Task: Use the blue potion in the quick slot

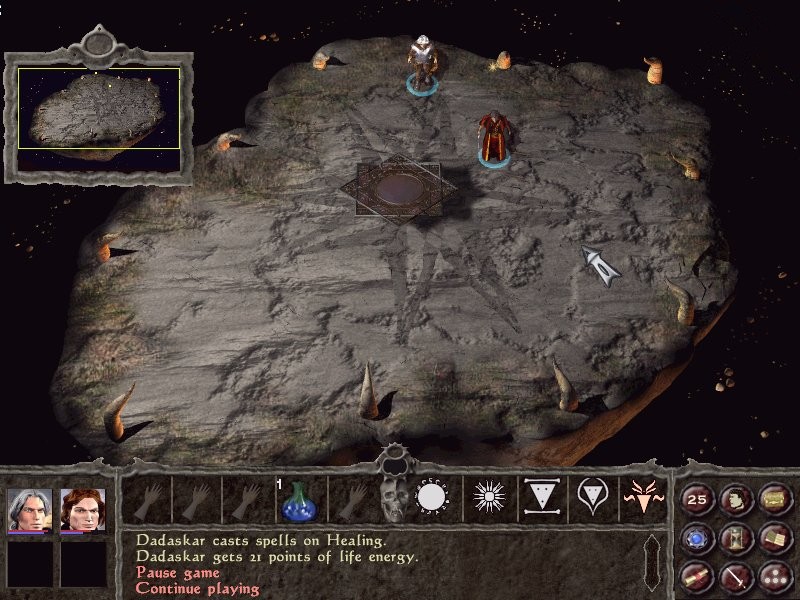Action: [298, 499]
